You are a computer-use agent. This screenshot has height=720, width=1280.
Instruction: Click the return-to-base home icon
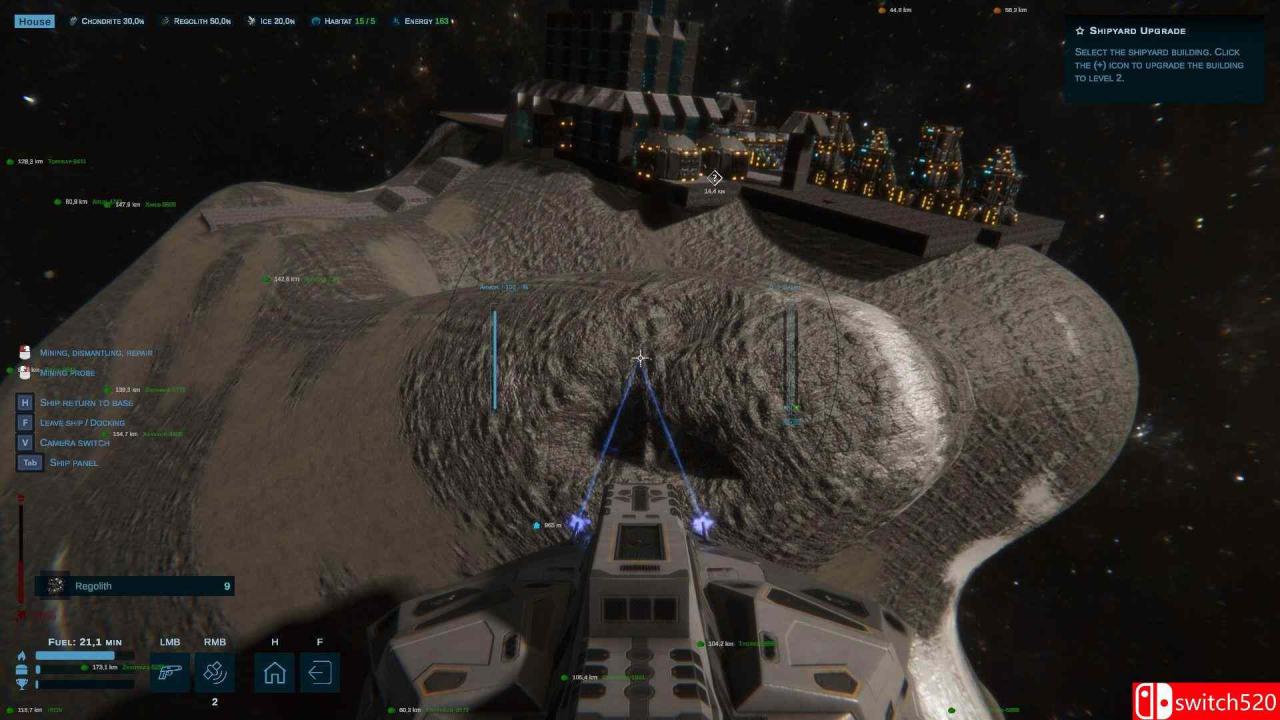(274, 673)
